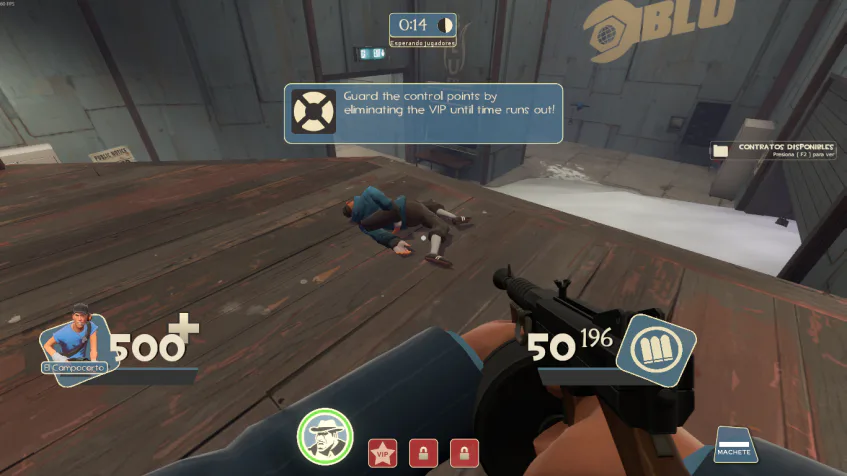Click the VIP portrait icon

point(325,438)
